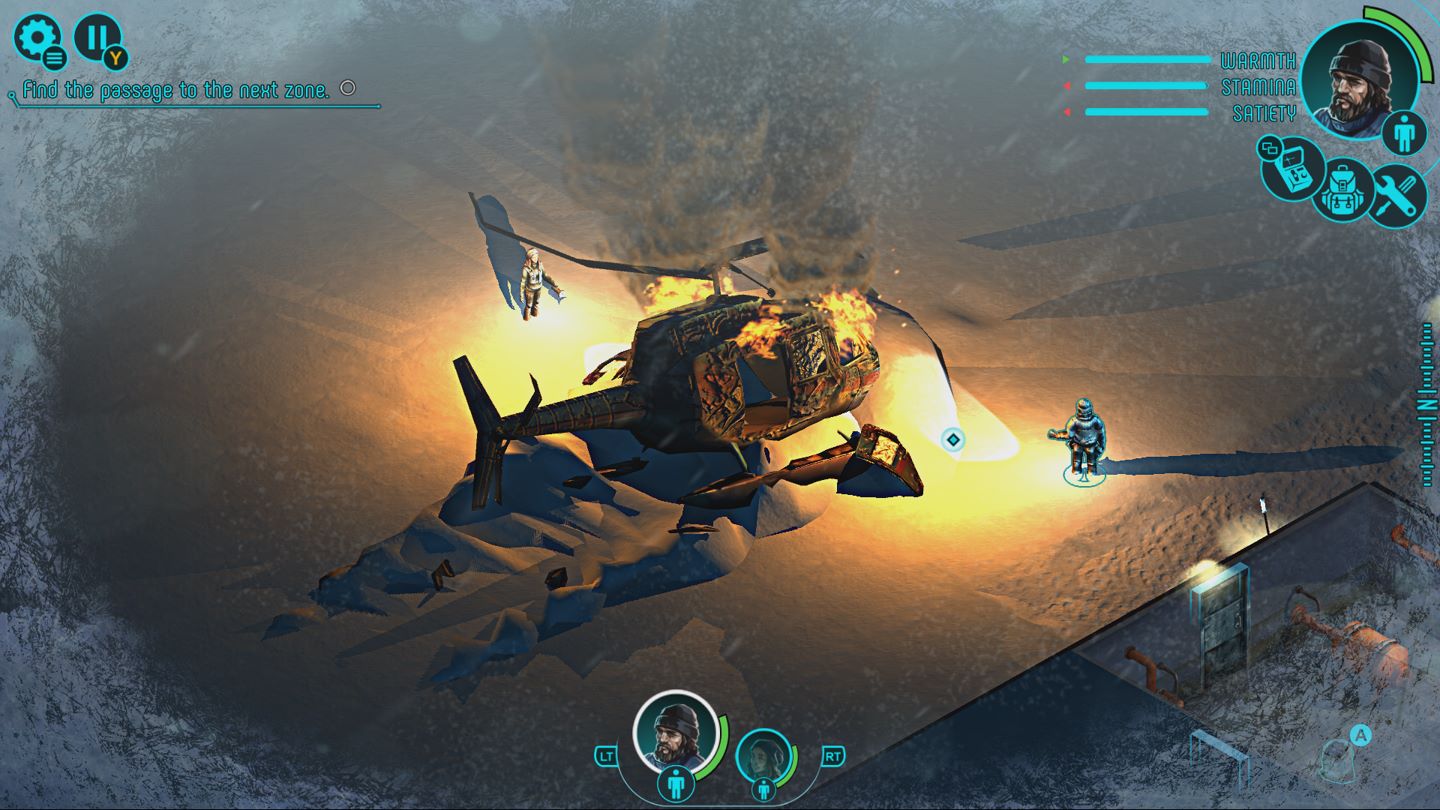Click the large bearded survivor portrait beside the status bars
1440x810 pixels.
coord(1359,77)
